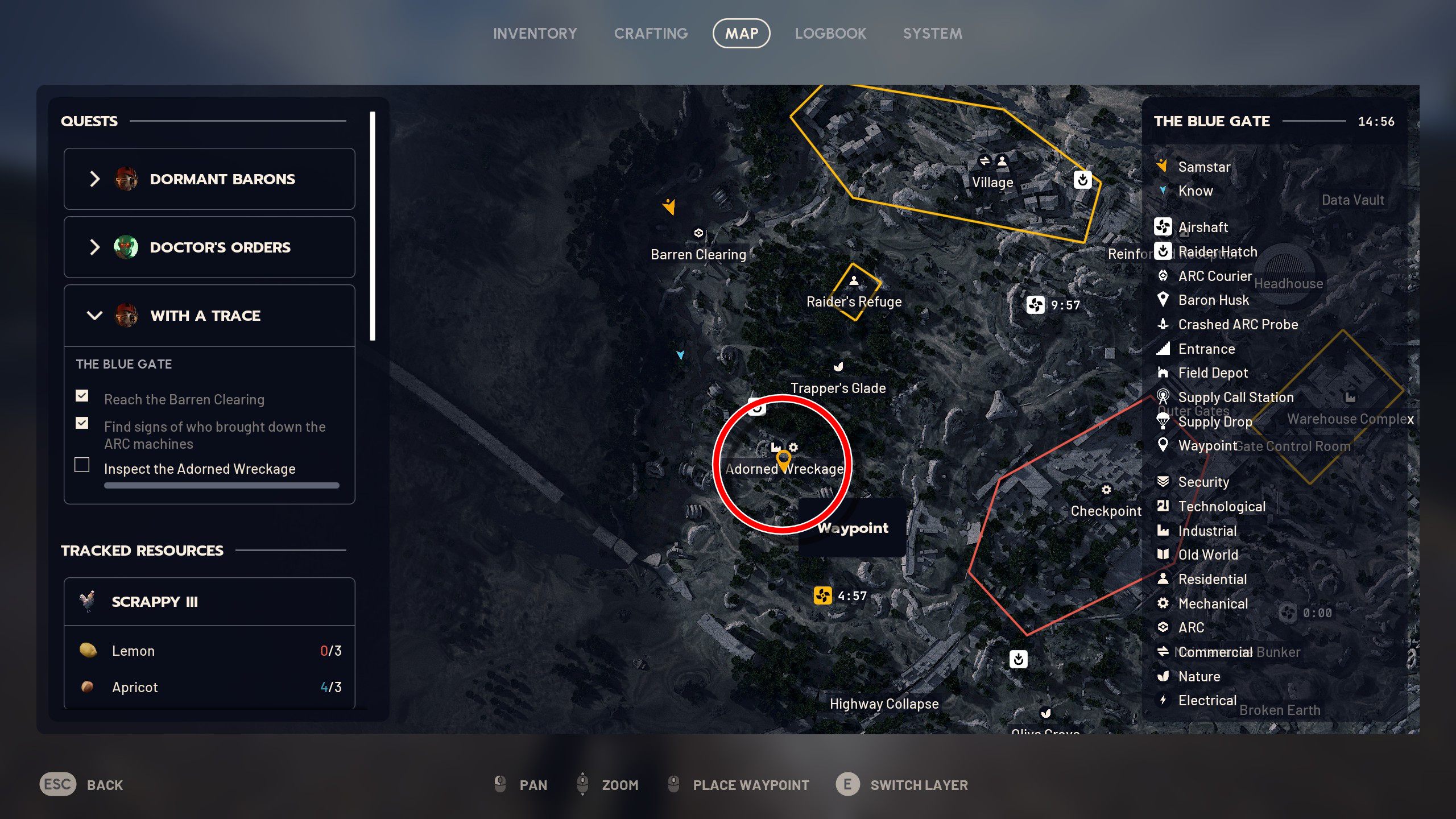Toggle the Supply Call Station legend entry
1456x819 pixels.
[x=1235, y=398]
